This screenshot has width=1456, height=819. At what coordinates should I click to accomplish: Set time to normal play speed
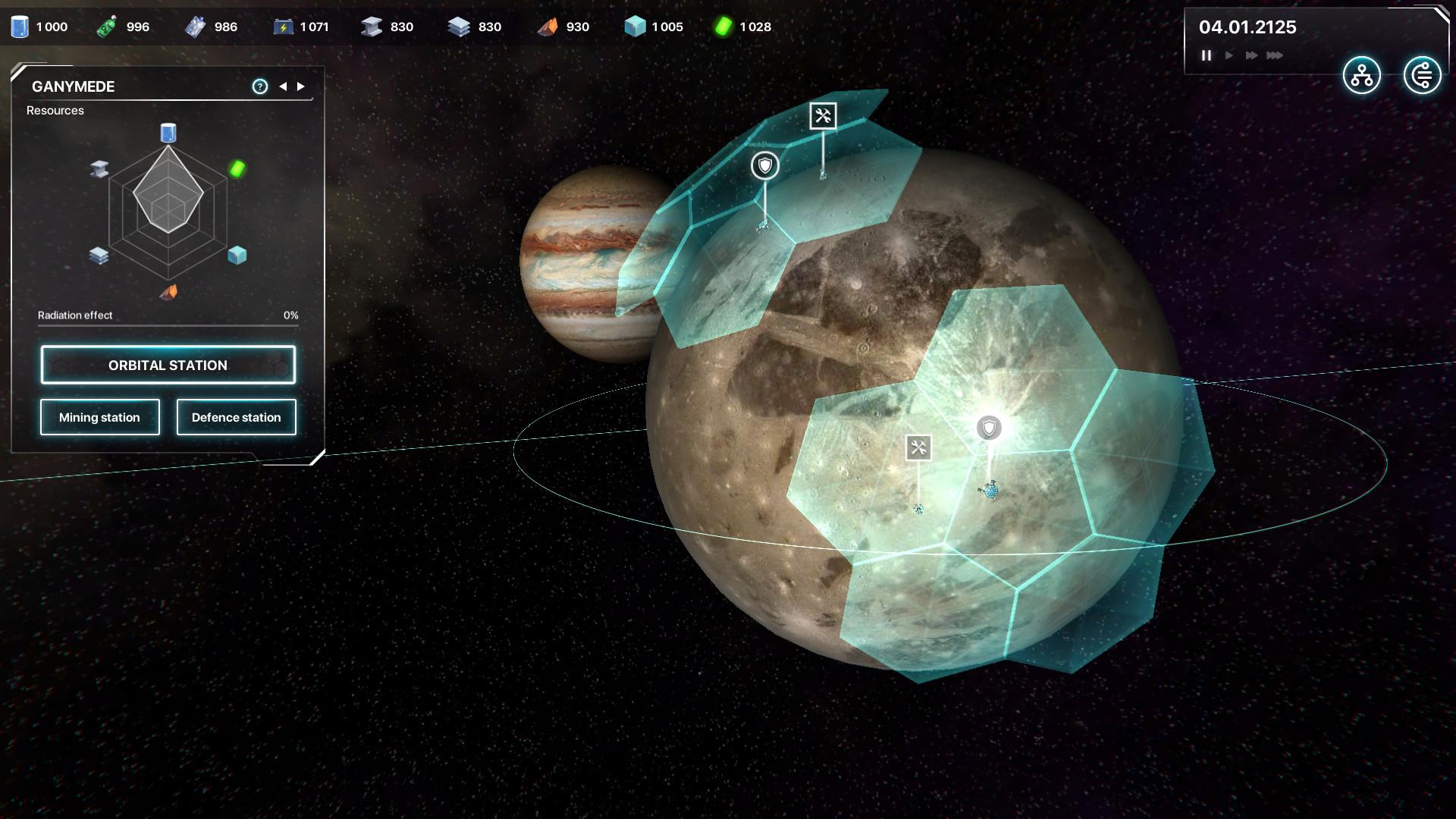point(1229,55)
